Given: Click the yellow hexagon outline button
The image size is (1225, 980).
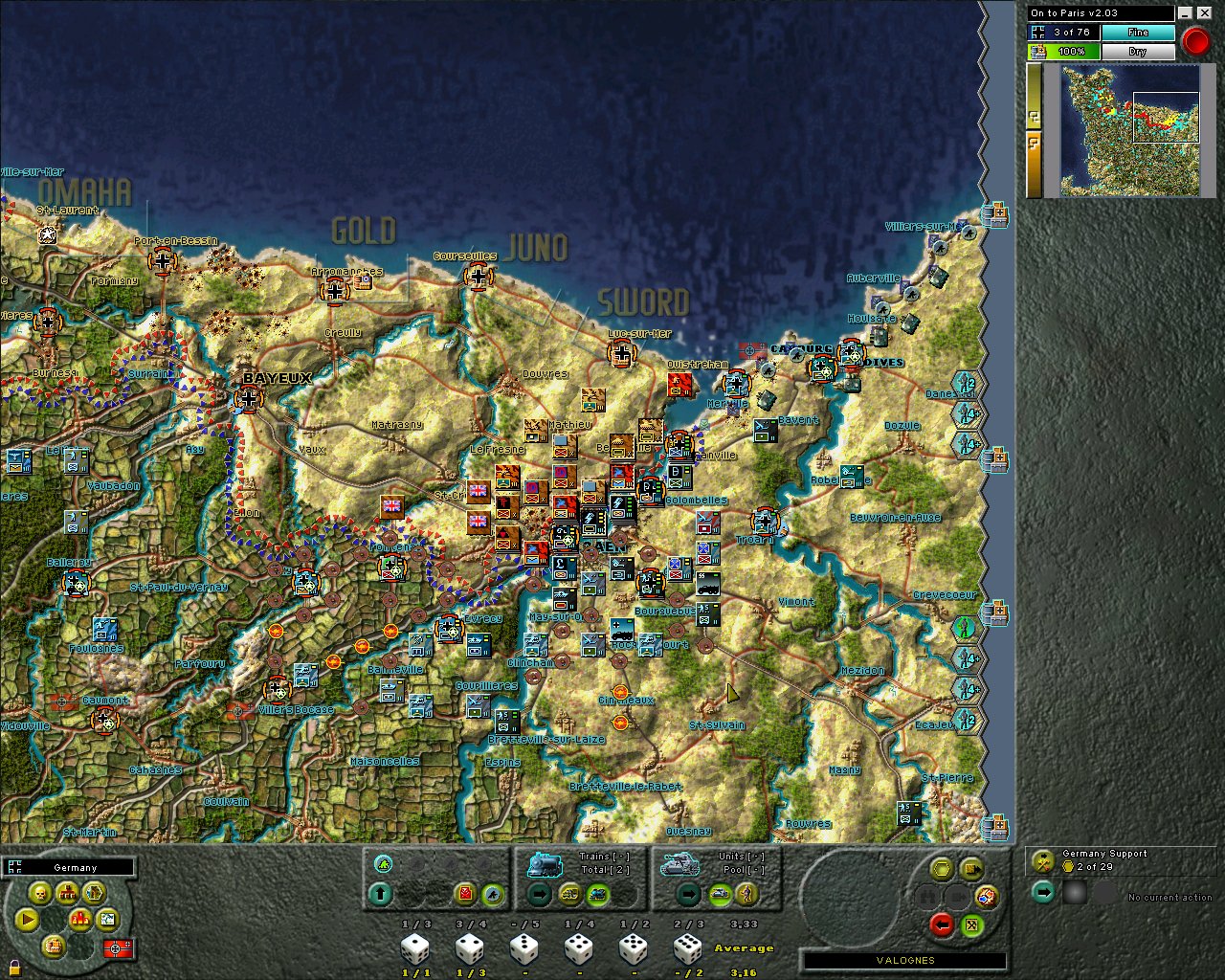Looking at the screenshot, I should 943,869.
